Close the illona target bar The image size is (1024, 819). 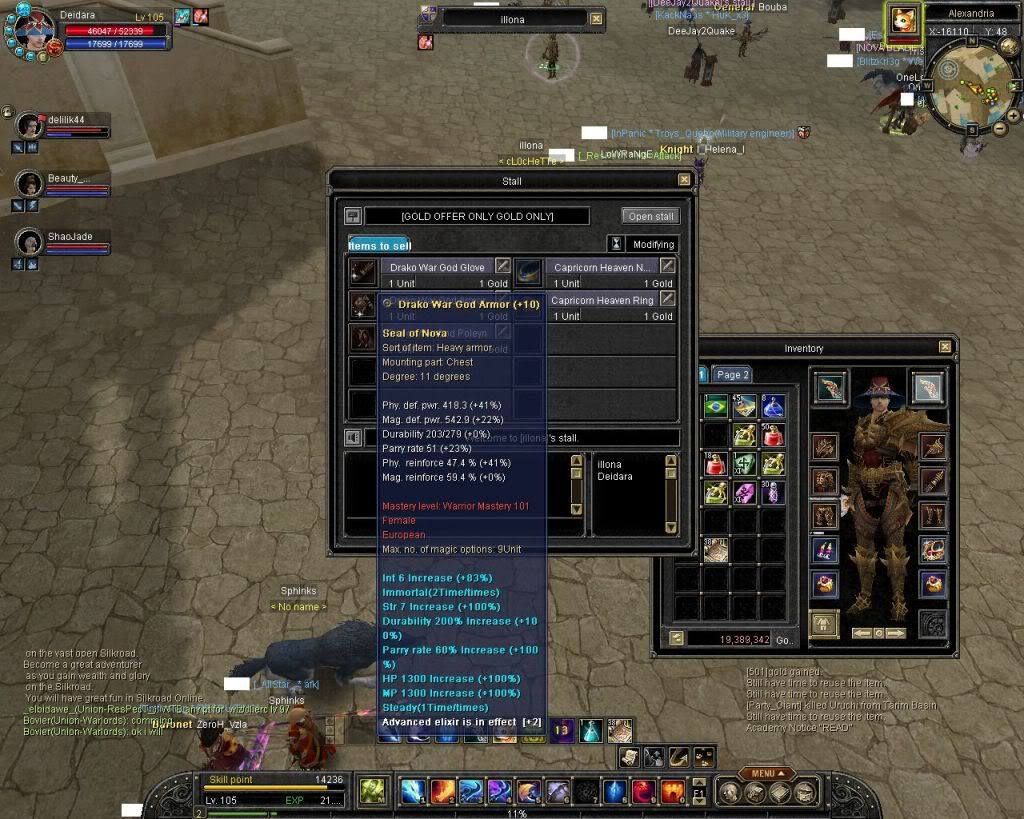(596, 18)
